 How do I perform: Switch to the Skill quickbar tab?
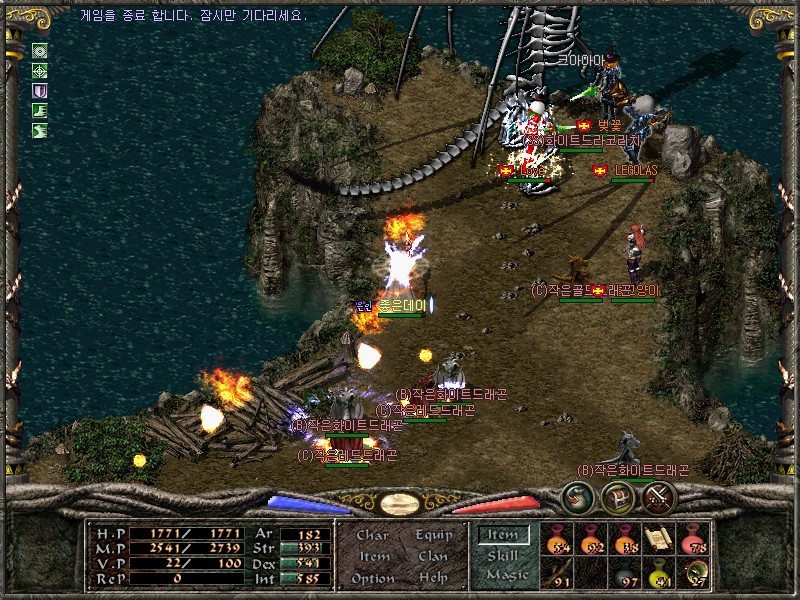pyautogui.click(x=502, y=555)
